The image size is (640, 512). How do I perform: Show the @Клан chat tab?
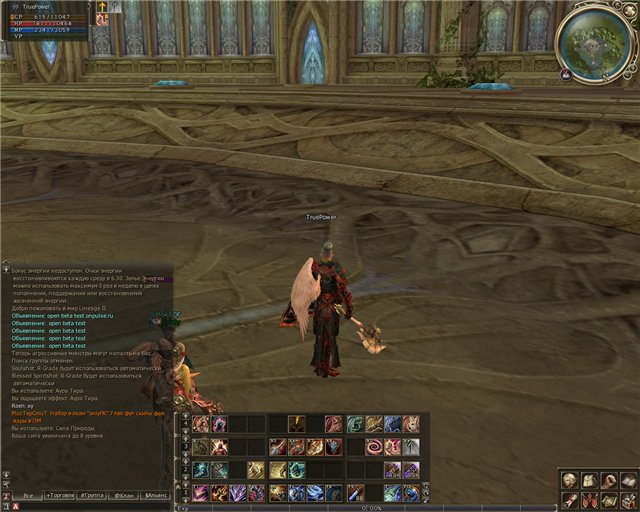124,495
